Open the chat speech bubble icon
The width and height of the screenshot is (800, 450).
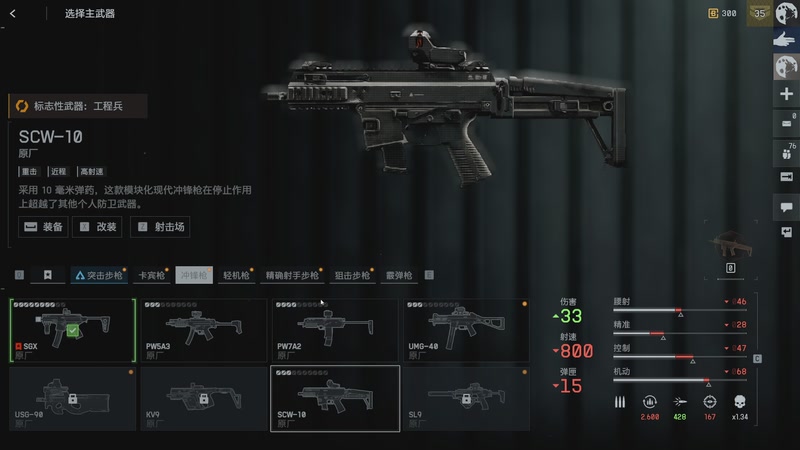(x=785, y=206)
